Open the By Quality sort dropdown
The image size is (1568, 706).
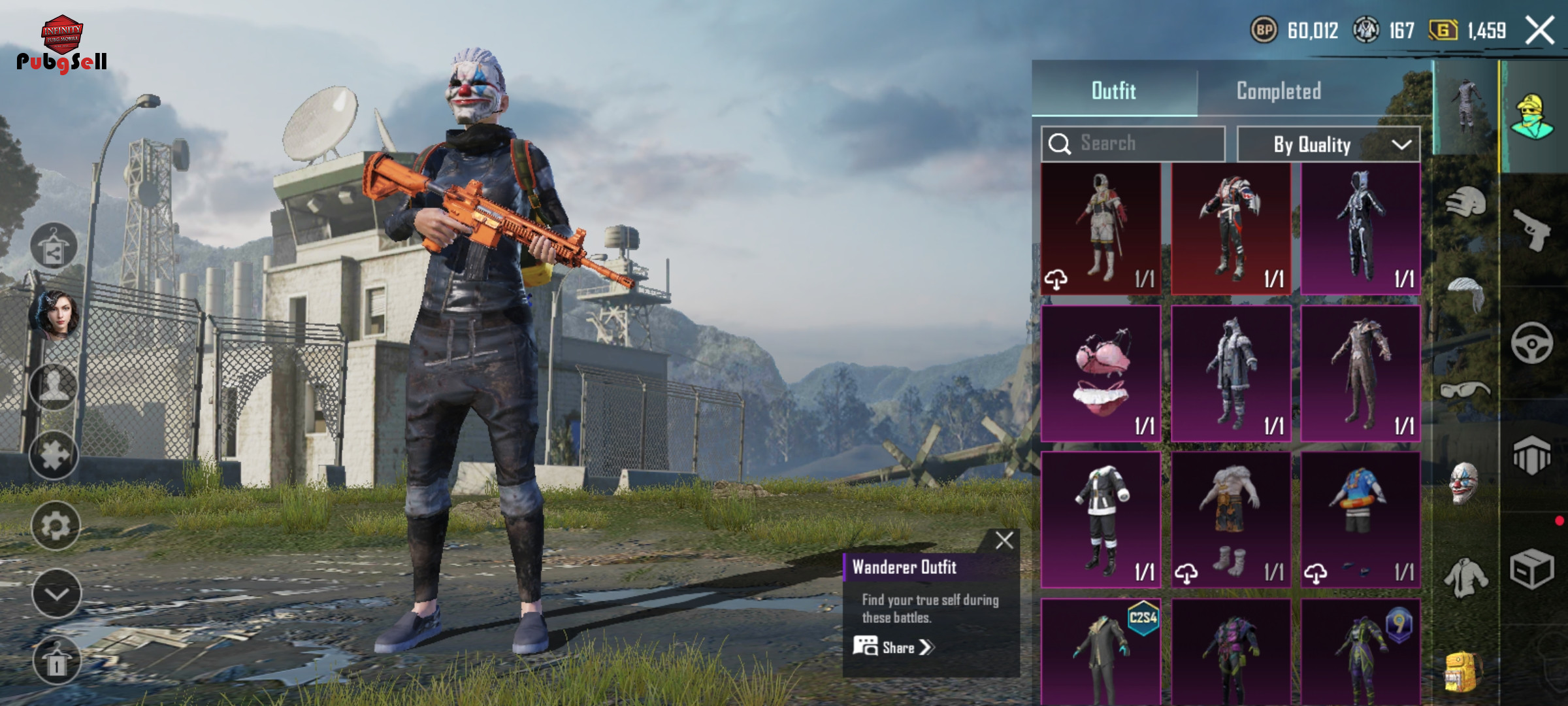(1328, 144)
